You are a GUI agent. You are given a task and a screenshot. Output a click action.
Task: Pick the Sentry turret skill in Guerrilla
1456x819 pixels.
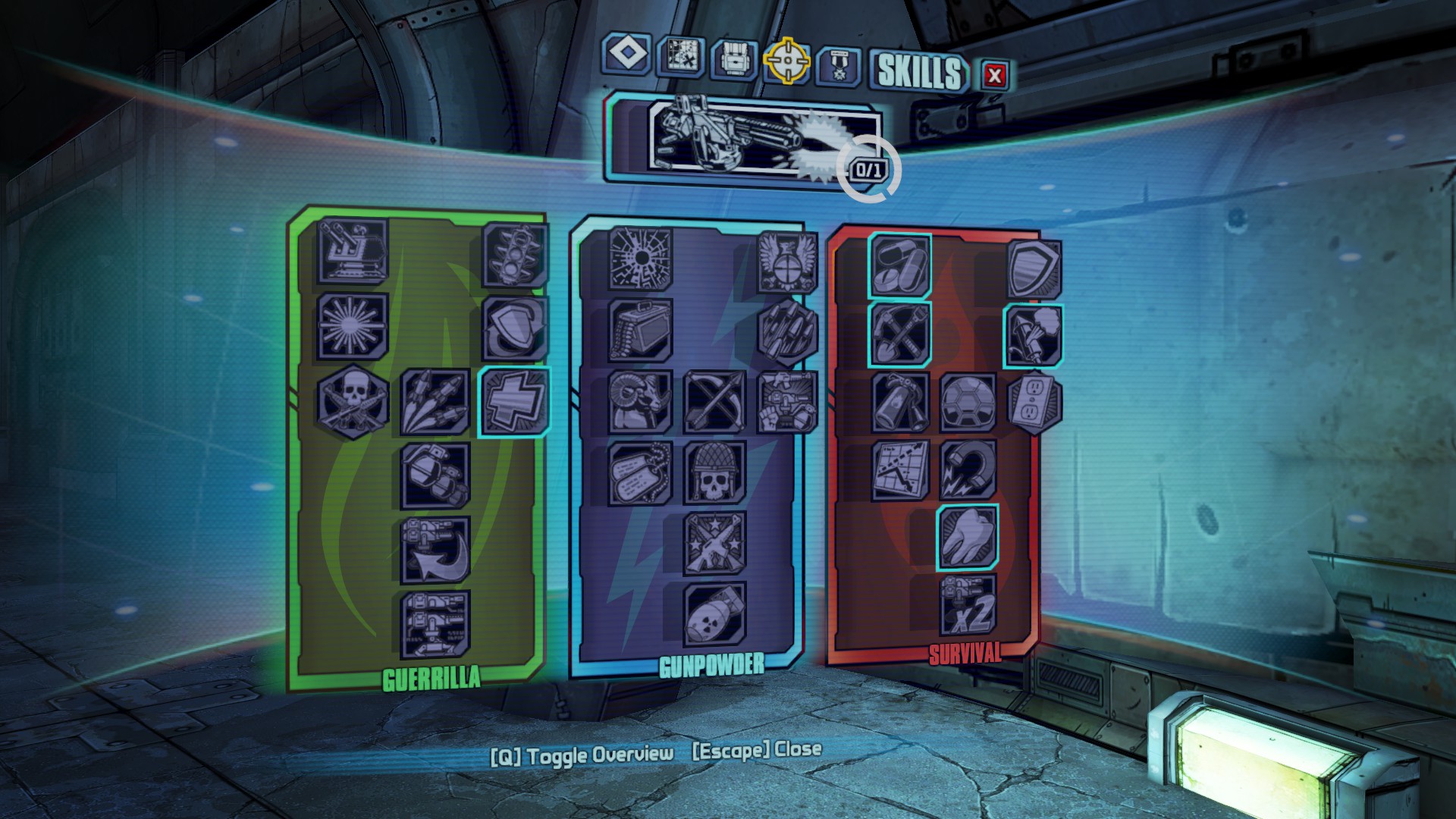click(x=353, y=249)
